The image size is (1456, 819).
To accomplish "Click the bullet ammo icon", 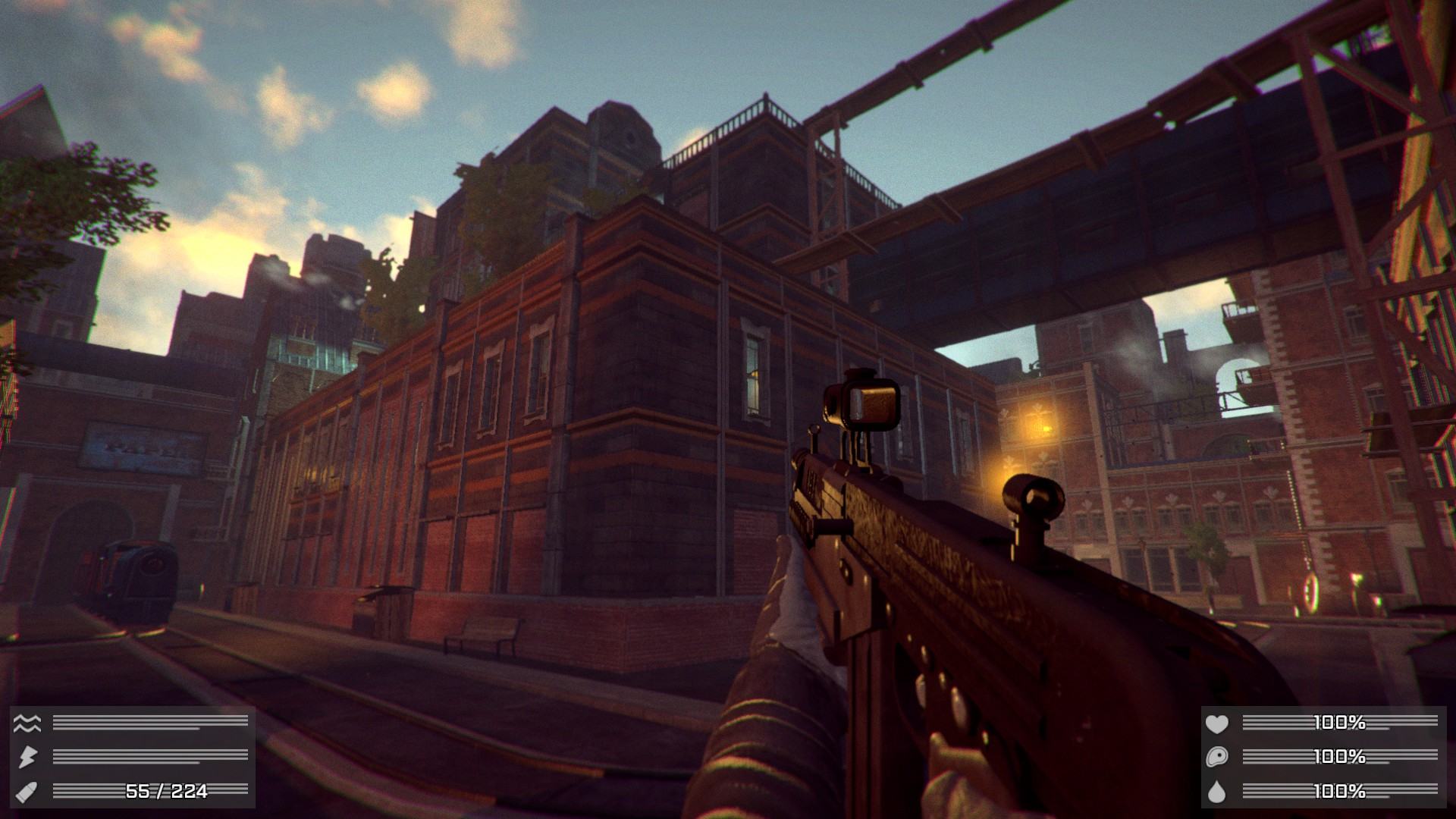I will click(x=27, y=791).
